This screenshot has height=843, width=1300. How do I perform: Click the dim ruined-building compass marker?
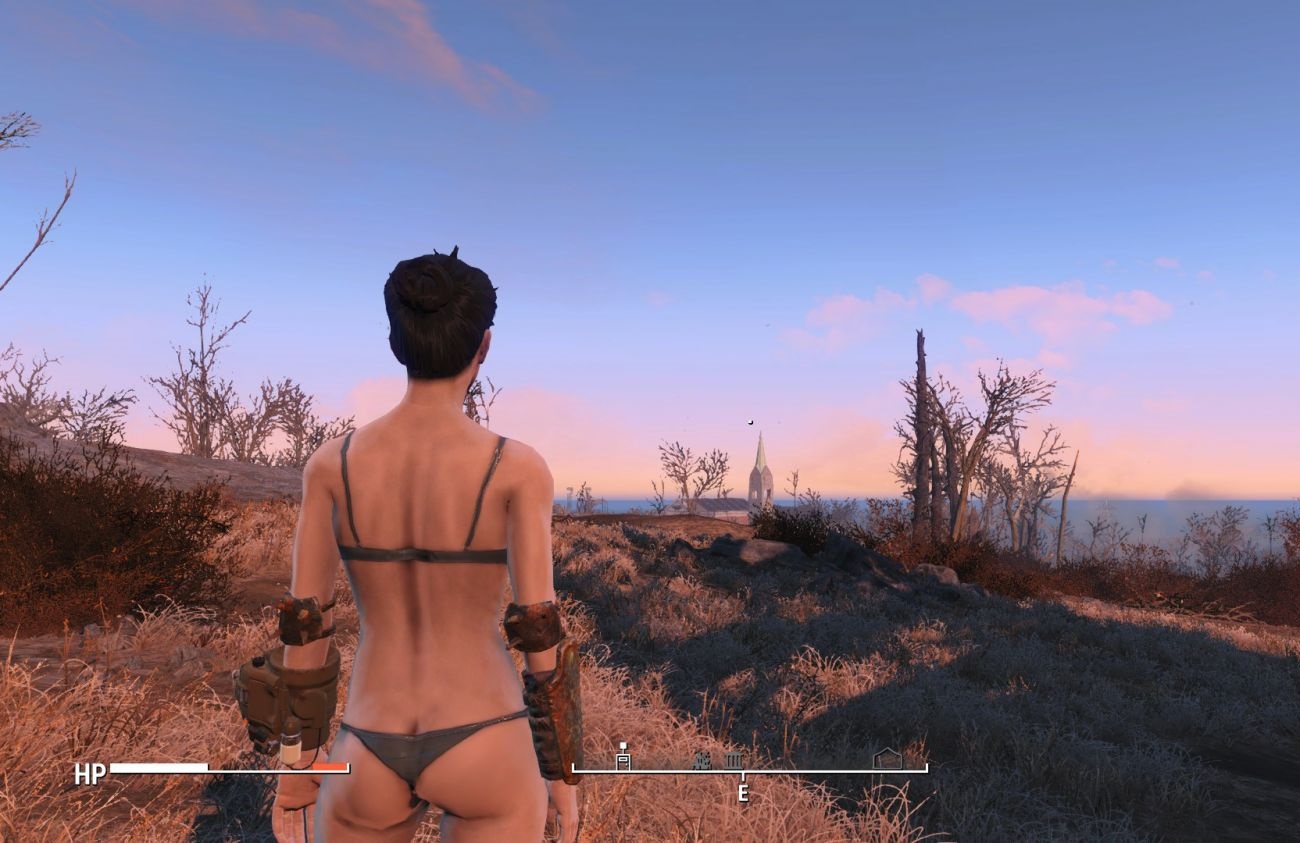pos(703,761)
